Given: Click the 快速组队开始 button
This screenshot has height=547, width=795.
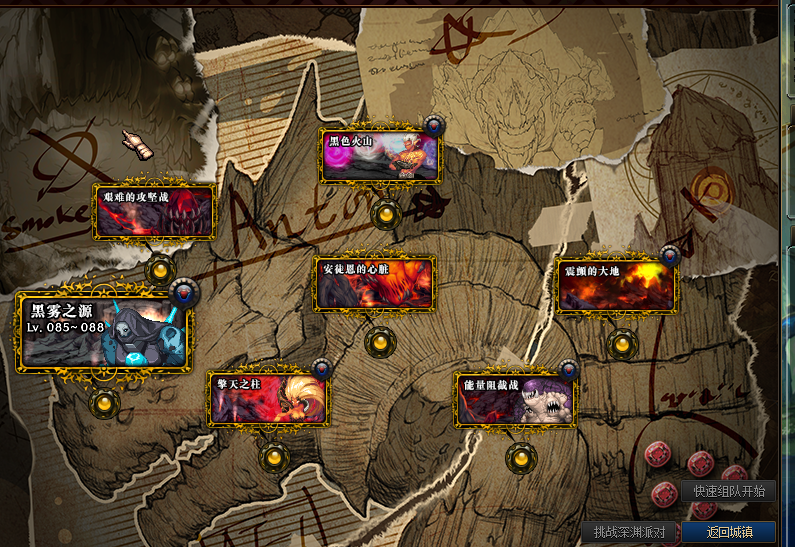Looking at the screenshot, I should 728,491.
